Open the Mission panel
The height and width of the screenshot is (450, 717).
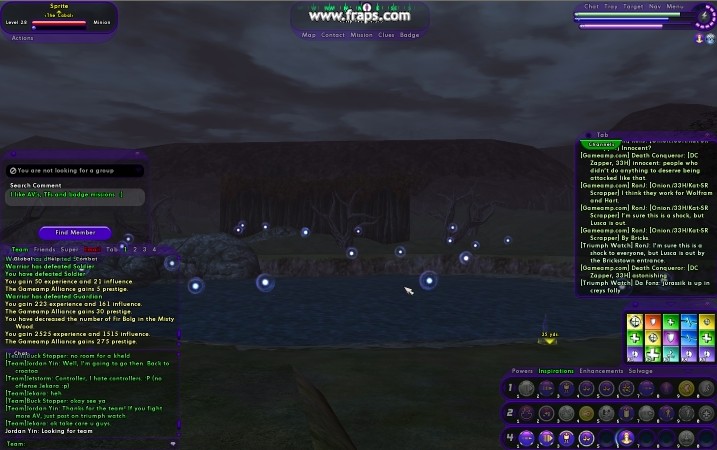pyautogui.click(x=361, y=35)
